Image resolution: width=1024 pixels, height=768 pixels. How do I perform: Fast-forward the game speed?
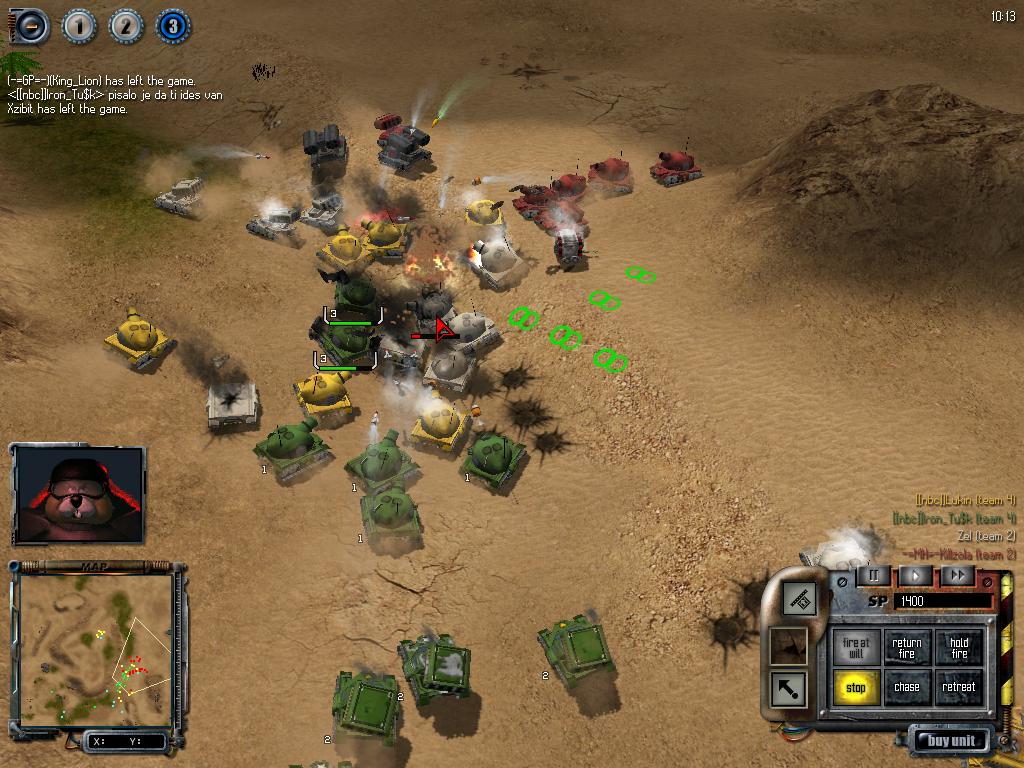(957, 575)
